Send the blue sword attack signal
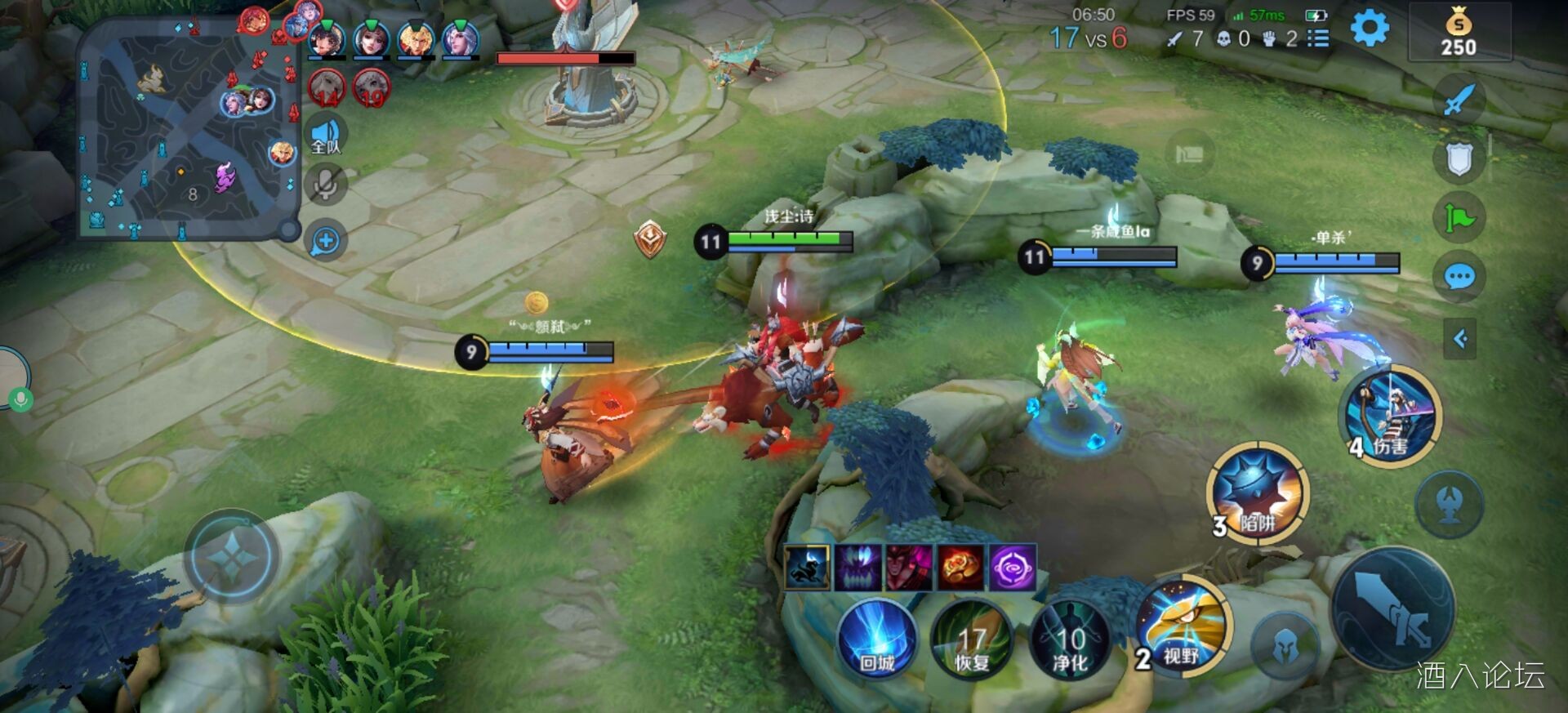 pos(1459,100)
